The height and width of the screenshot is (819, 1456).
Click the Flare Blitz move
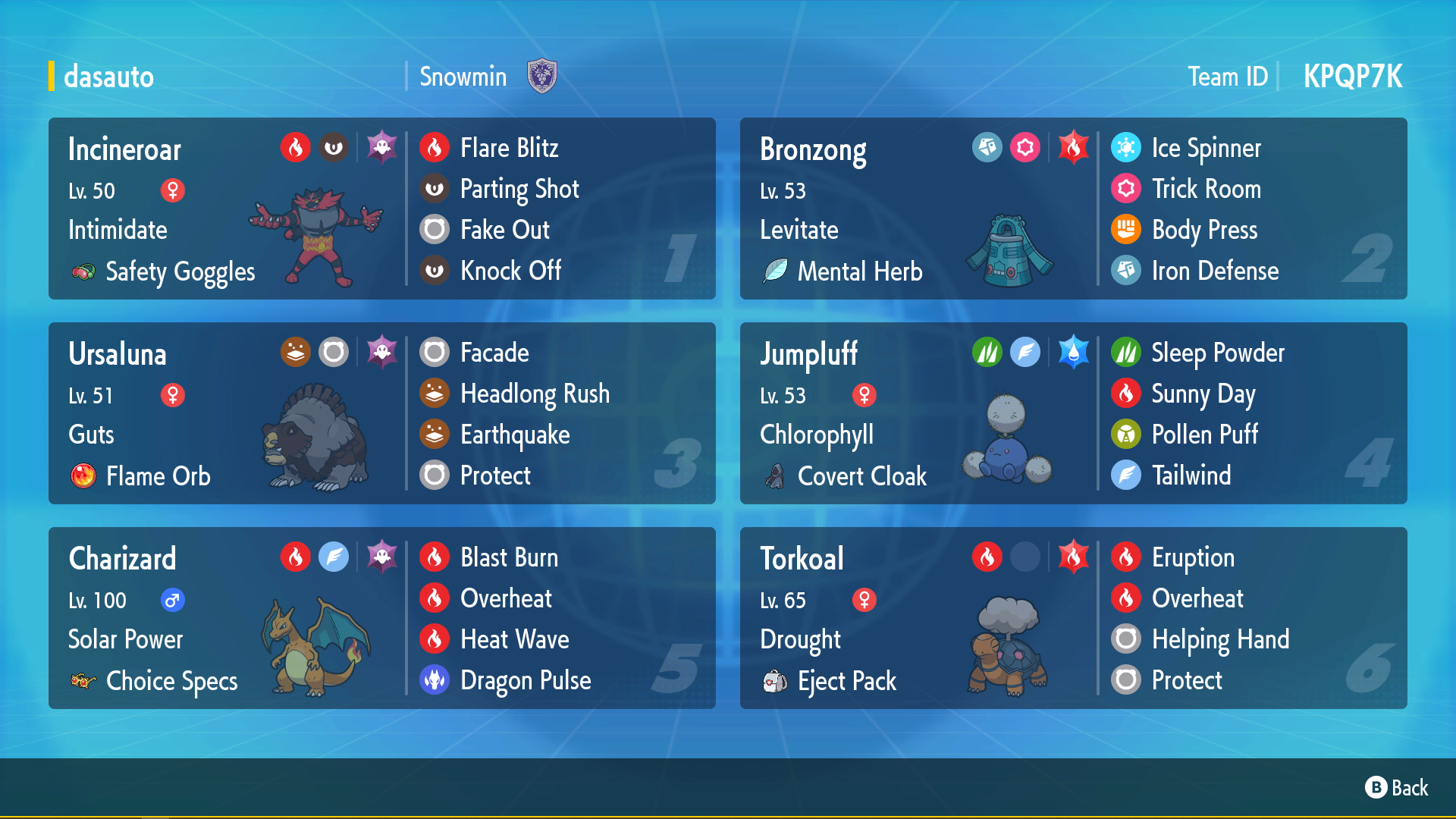[509, 148]
